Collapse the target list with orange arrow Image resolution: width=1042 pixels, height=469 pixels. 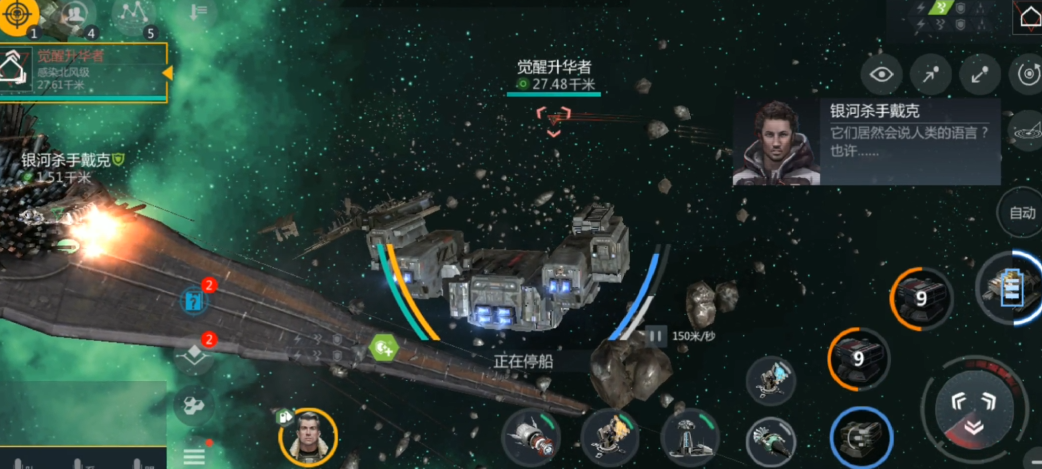[x=168, y=72]
